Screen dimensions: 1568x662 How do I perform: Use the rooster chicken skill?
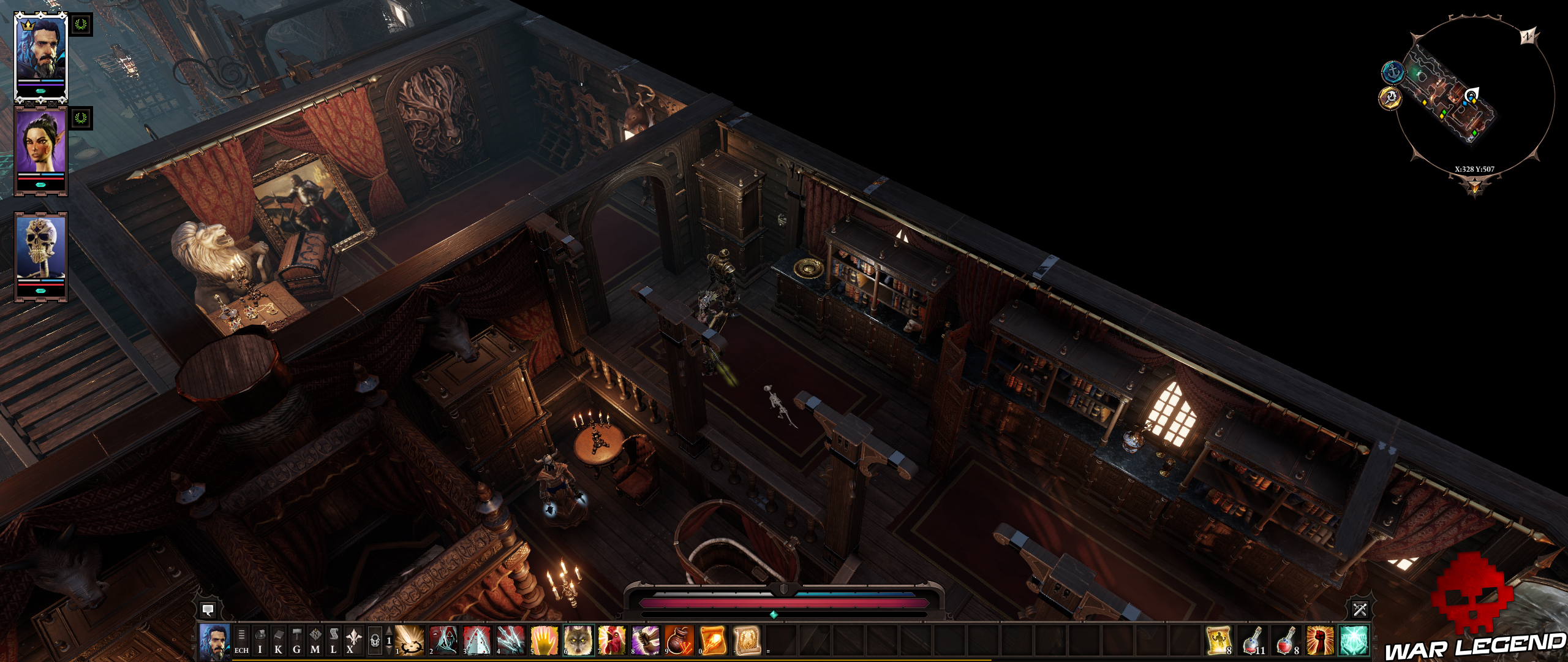point(611,641)
